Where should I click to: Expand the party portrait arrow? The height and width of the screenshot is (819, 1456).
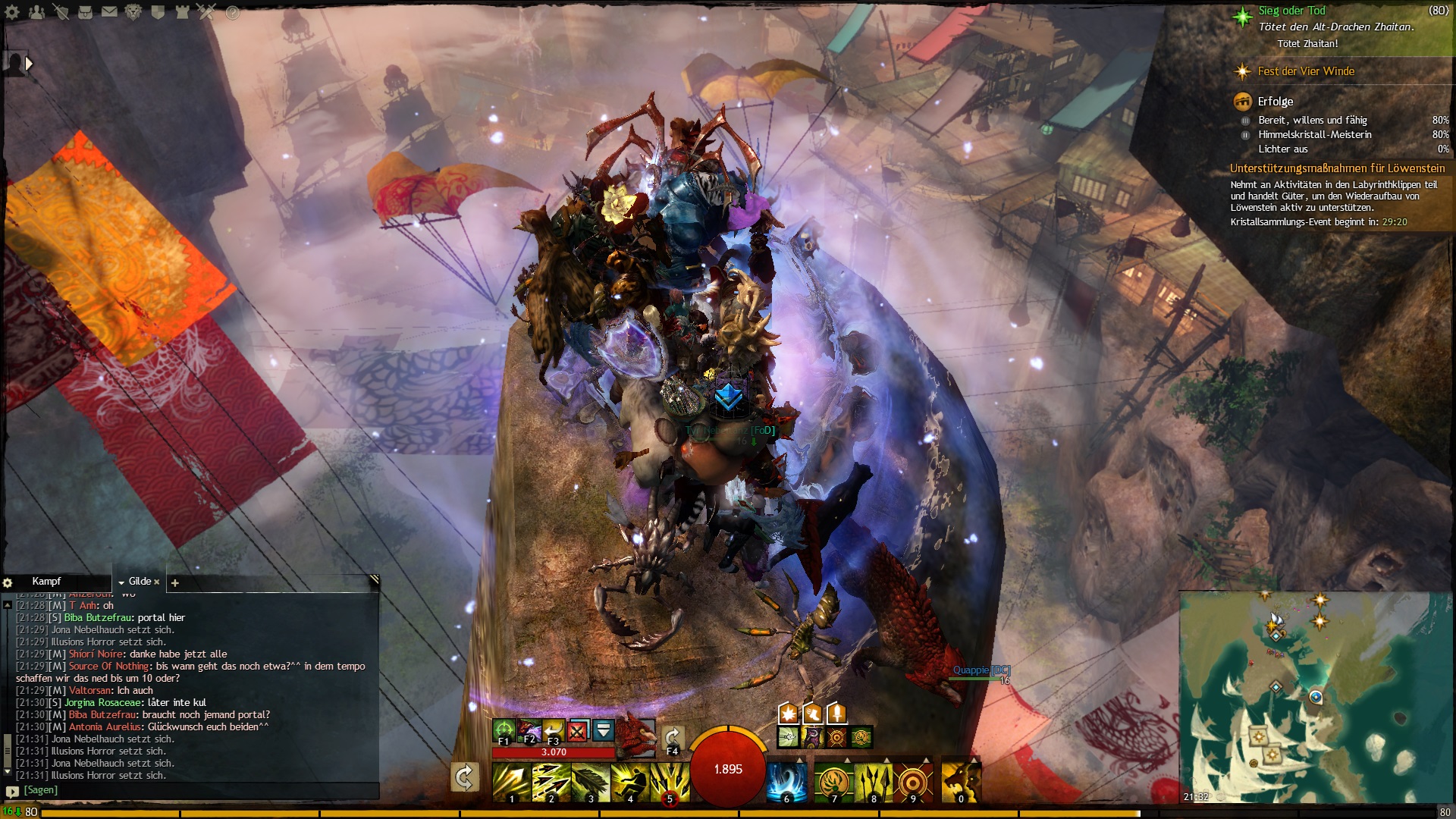(x=29, y=64)
